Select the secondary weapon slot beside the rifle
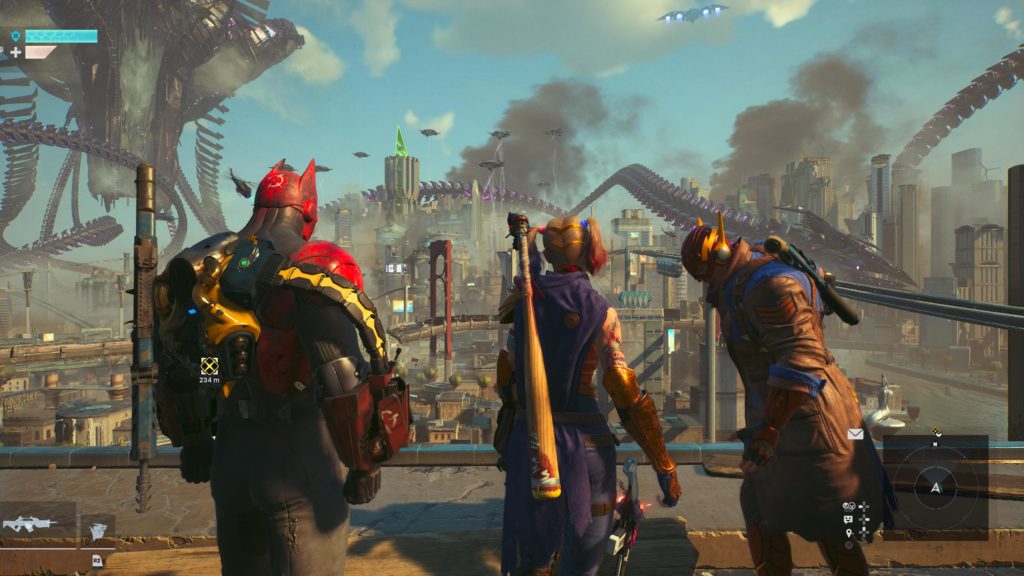The height and width of the screenshot is (576, 1024). [97, 530]
